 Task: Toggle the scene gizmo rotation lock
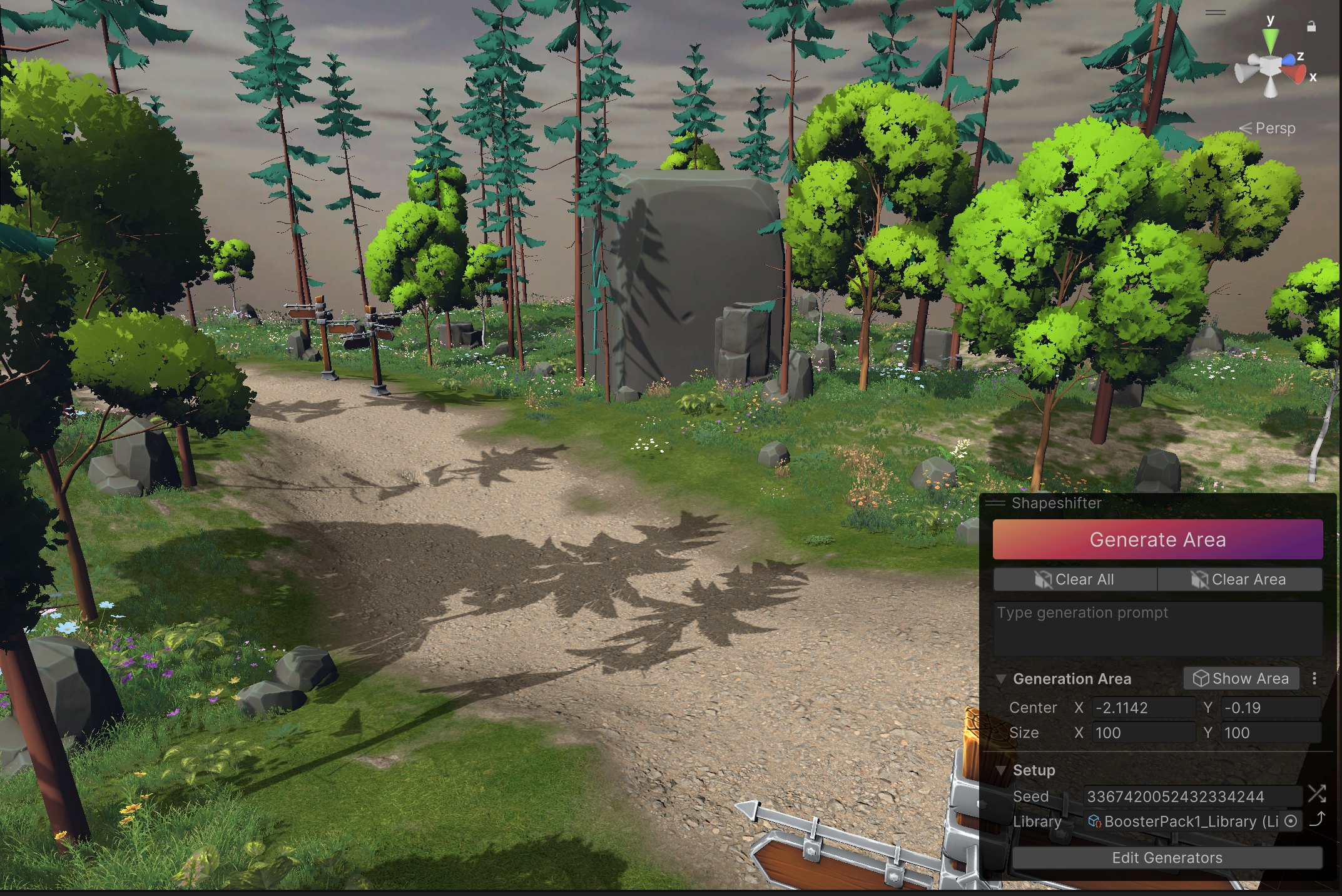(x=1311, y=26)
